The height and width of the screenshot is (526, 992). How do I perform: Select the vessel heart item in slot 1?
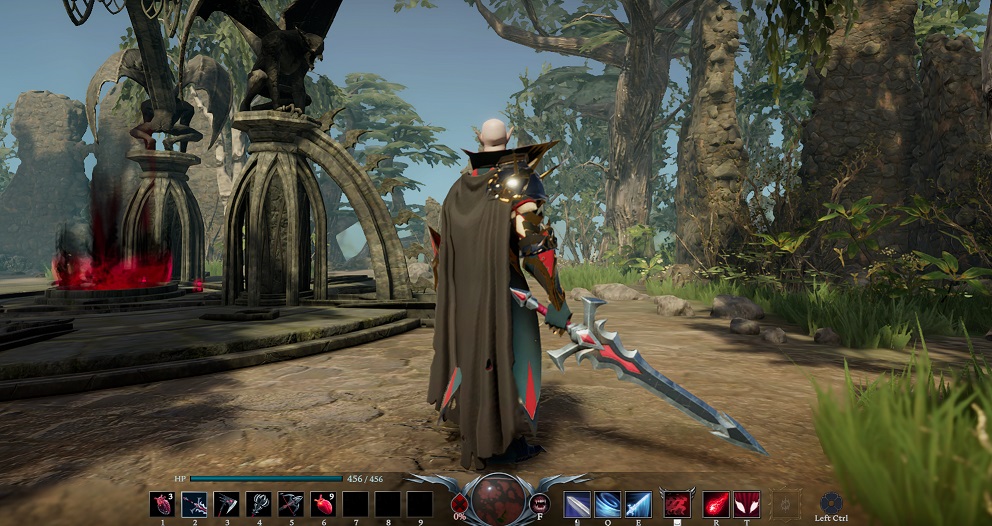(x=162, y=504)
